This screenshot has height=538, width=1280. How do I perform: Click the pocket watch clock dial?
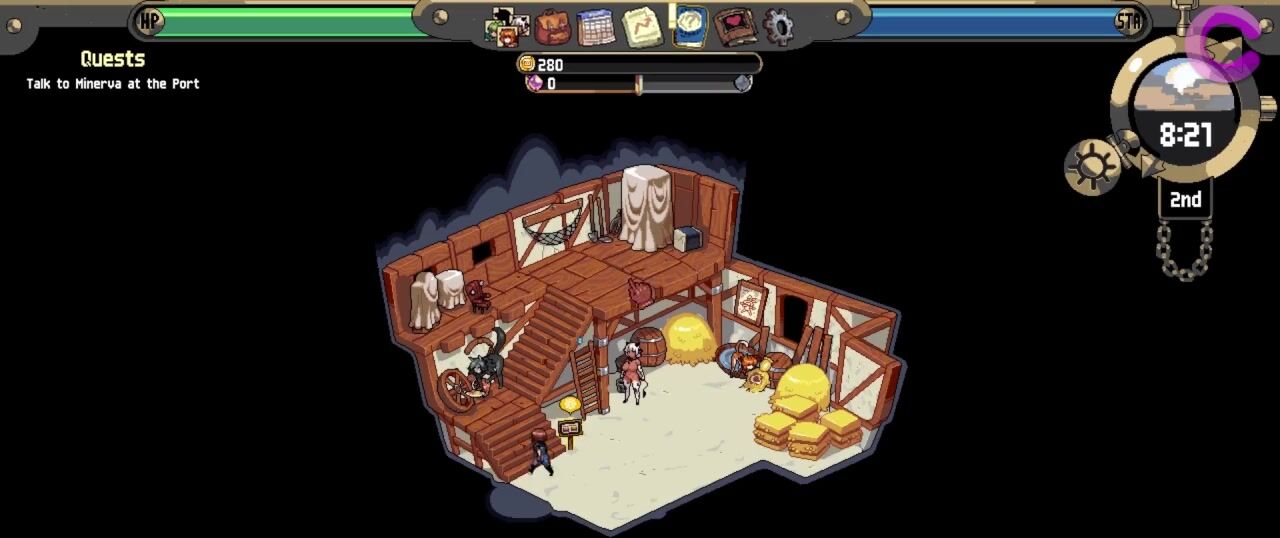[x=1184, y=112]
